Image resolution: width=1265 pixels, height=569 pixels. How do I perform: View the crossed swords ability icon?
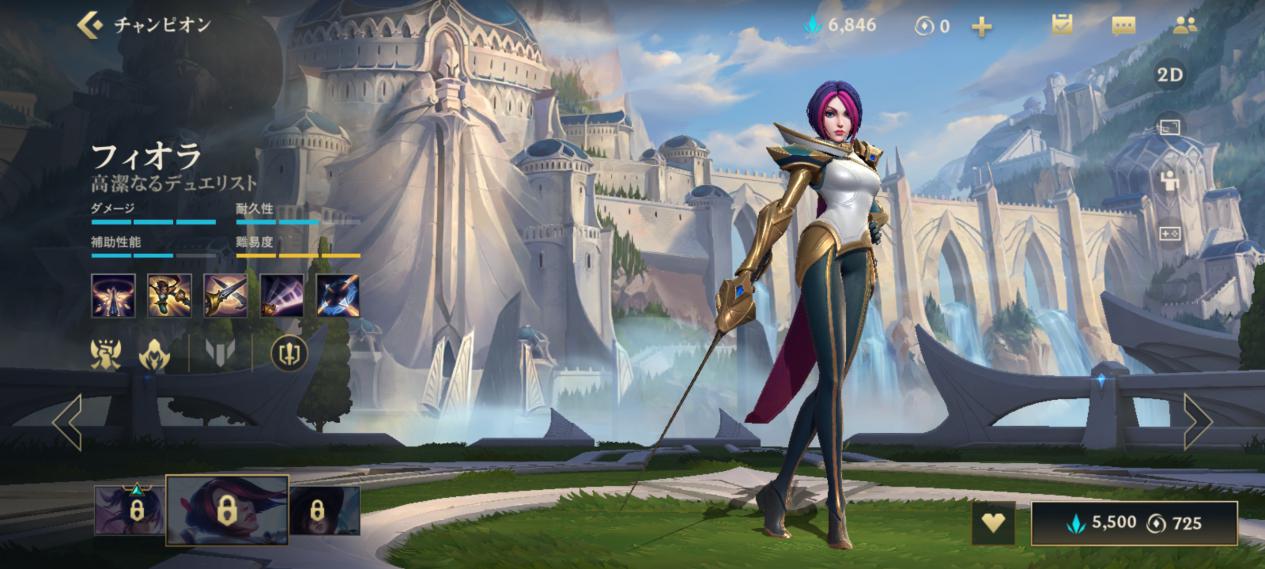click(225, 295)
